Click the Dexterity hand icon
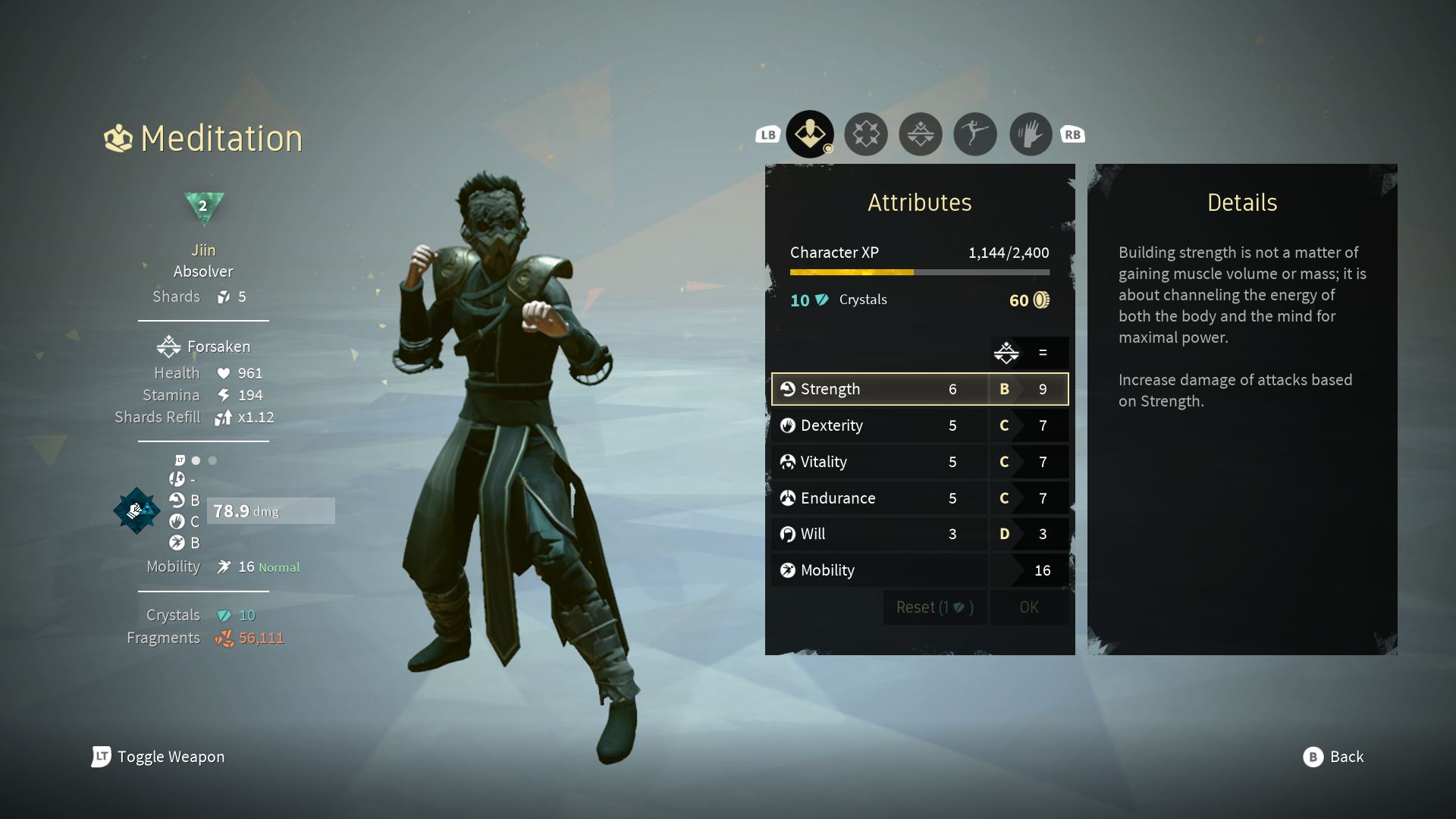The image size is (1456, 819). click(x=789, y=425)
